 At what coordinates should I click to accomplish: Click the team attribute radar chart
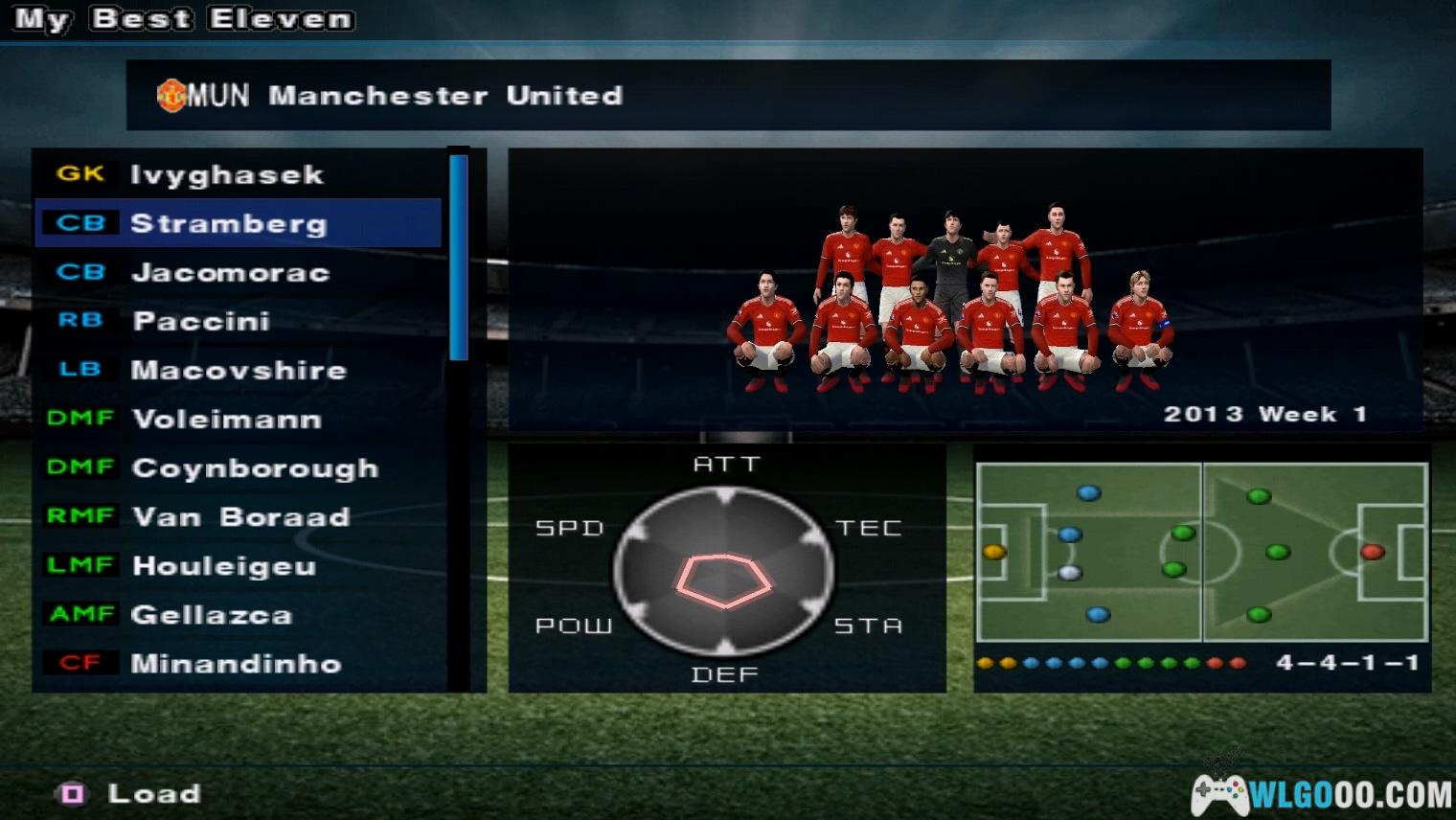pos(725,571)
